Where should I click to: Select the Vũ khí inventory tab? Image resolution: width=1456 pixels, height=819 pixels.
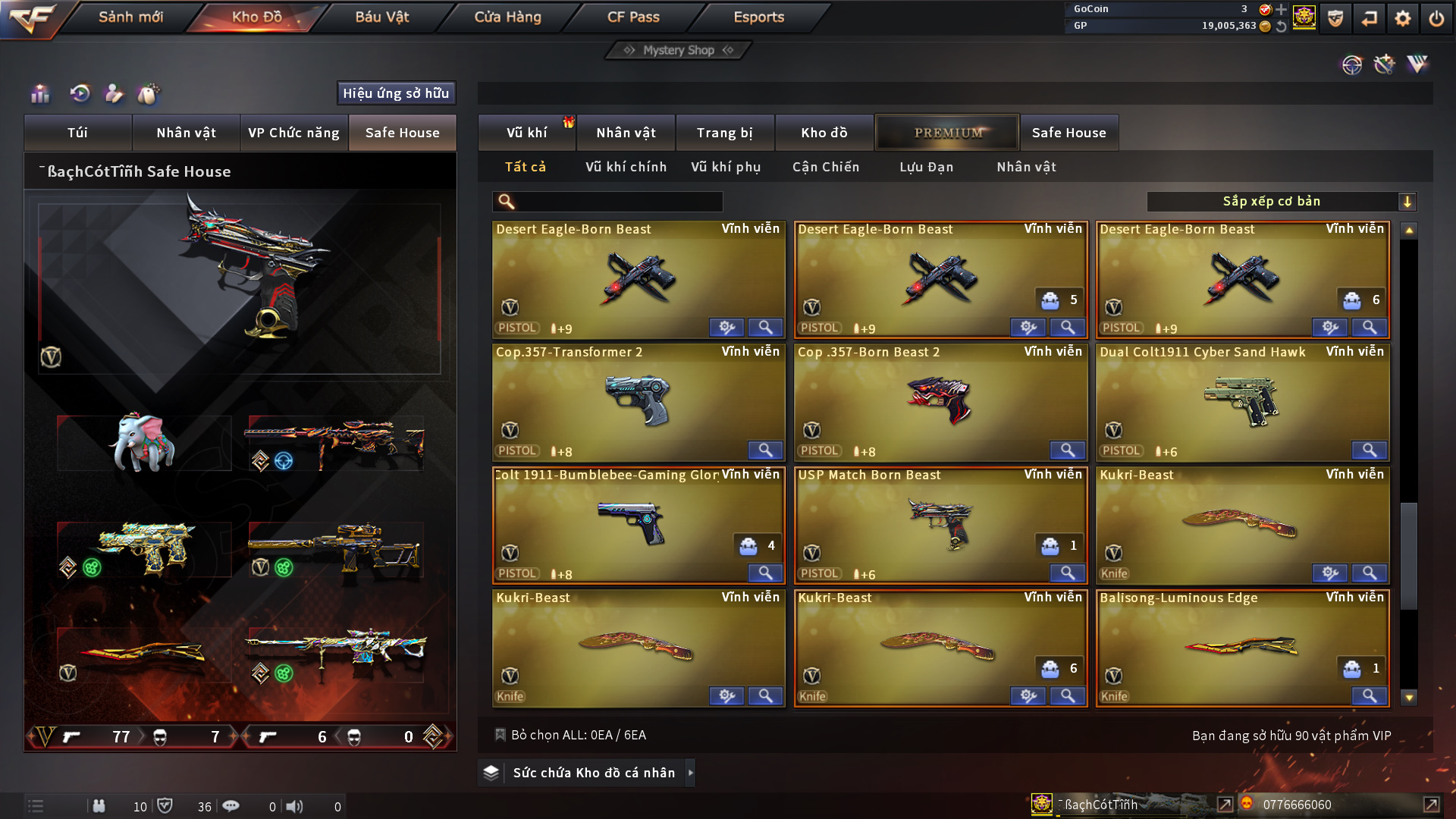[x=526, y=133]
